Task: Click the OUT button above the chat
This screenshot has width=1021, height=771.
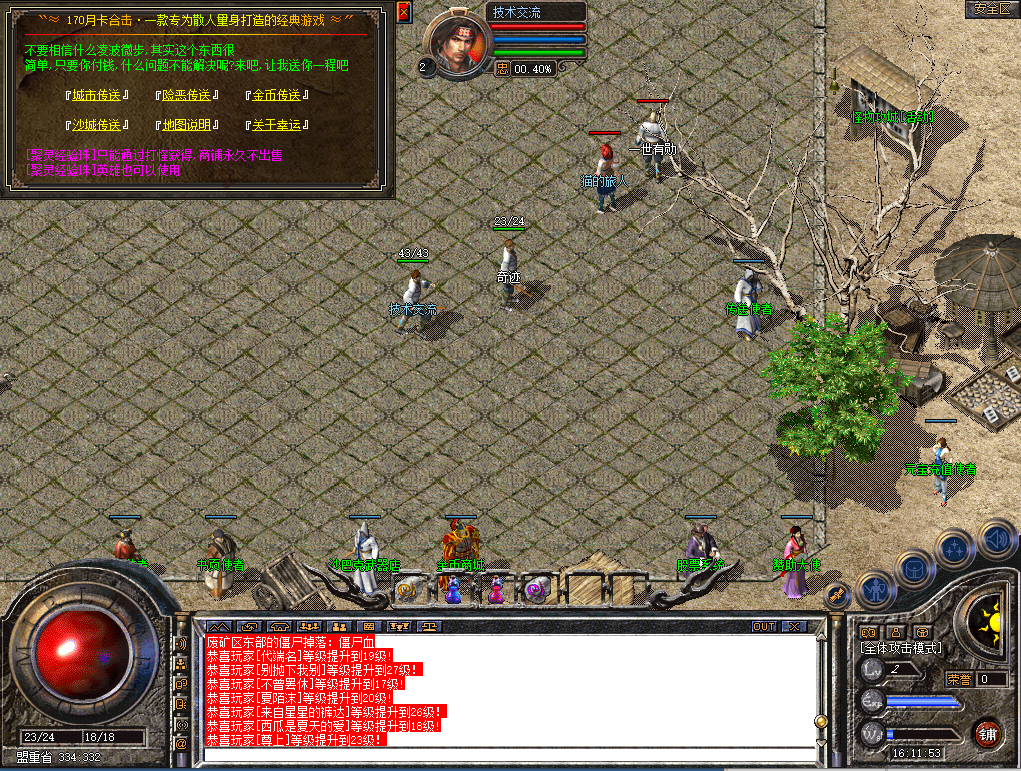Action: 764,627
